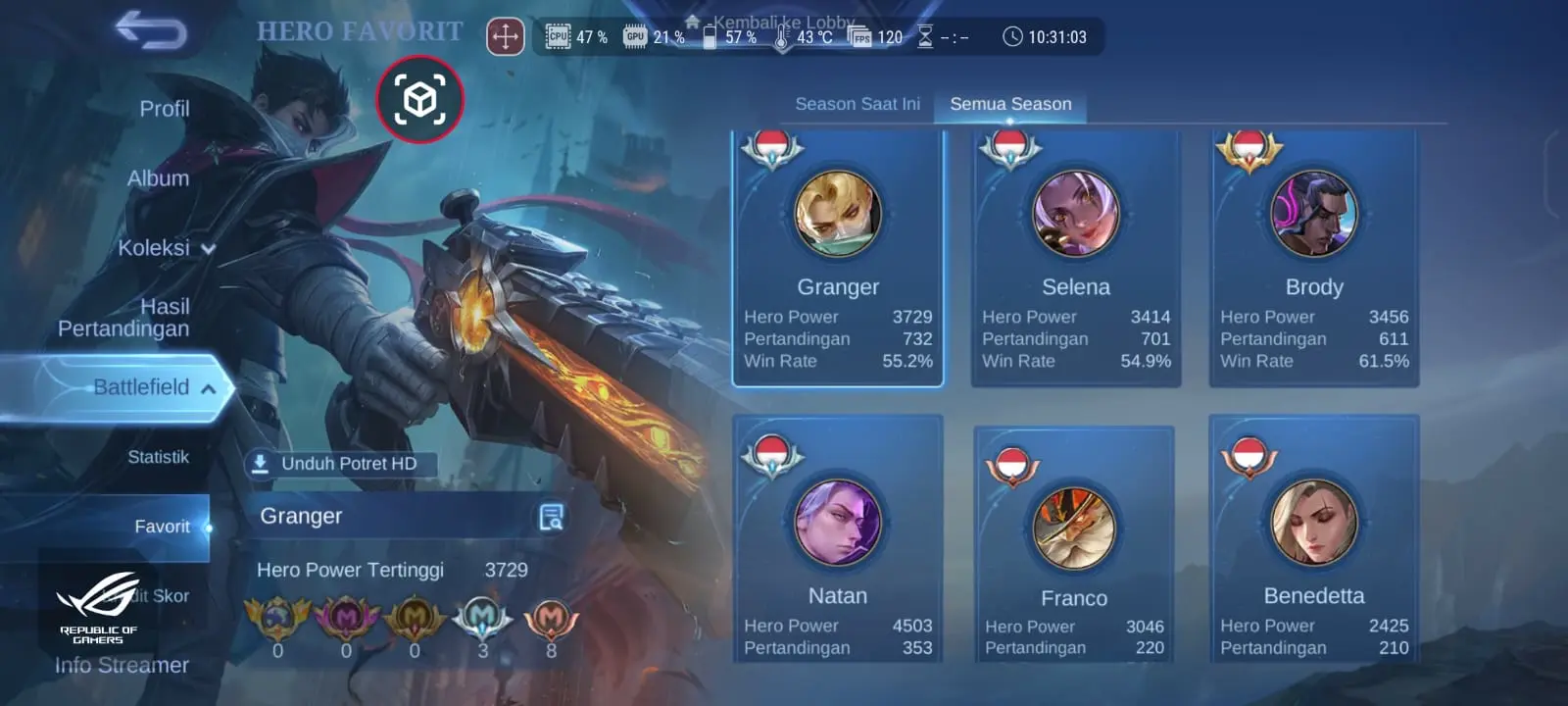Select the Favorit sub-menu item

point(162,527)
